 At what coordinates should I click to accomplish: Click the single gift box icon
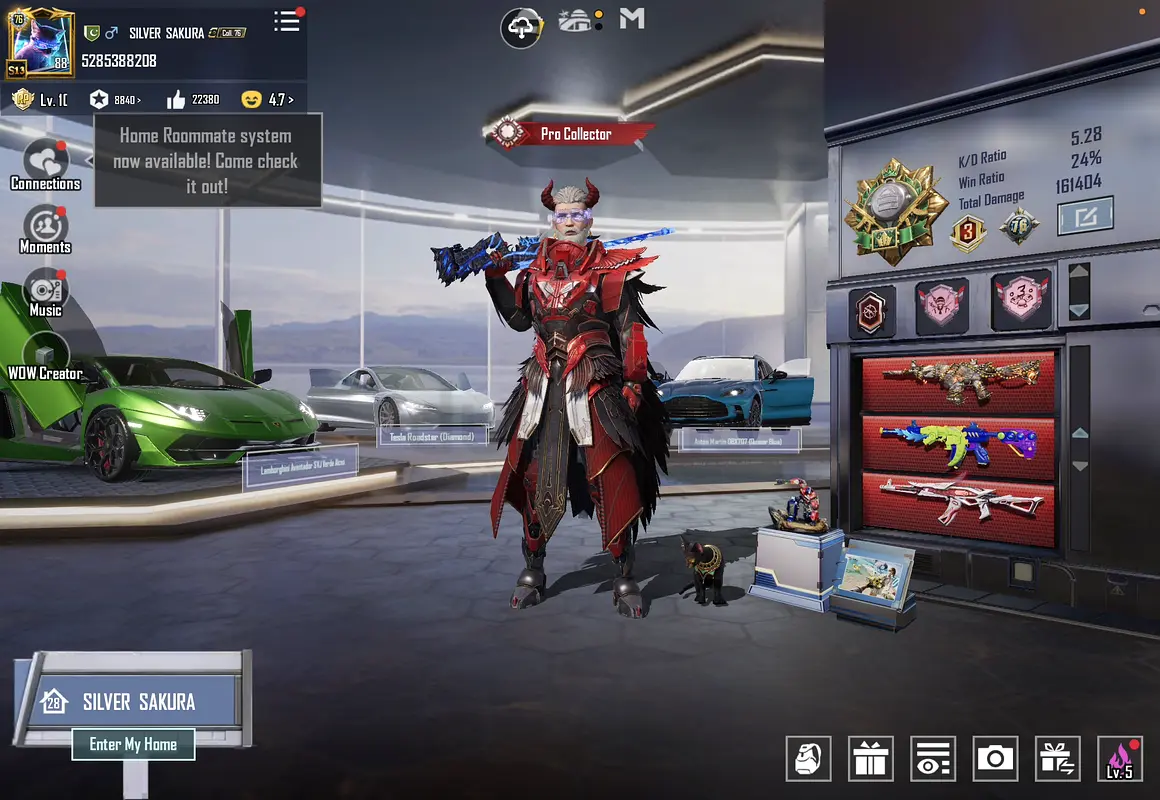click(871, 759)
